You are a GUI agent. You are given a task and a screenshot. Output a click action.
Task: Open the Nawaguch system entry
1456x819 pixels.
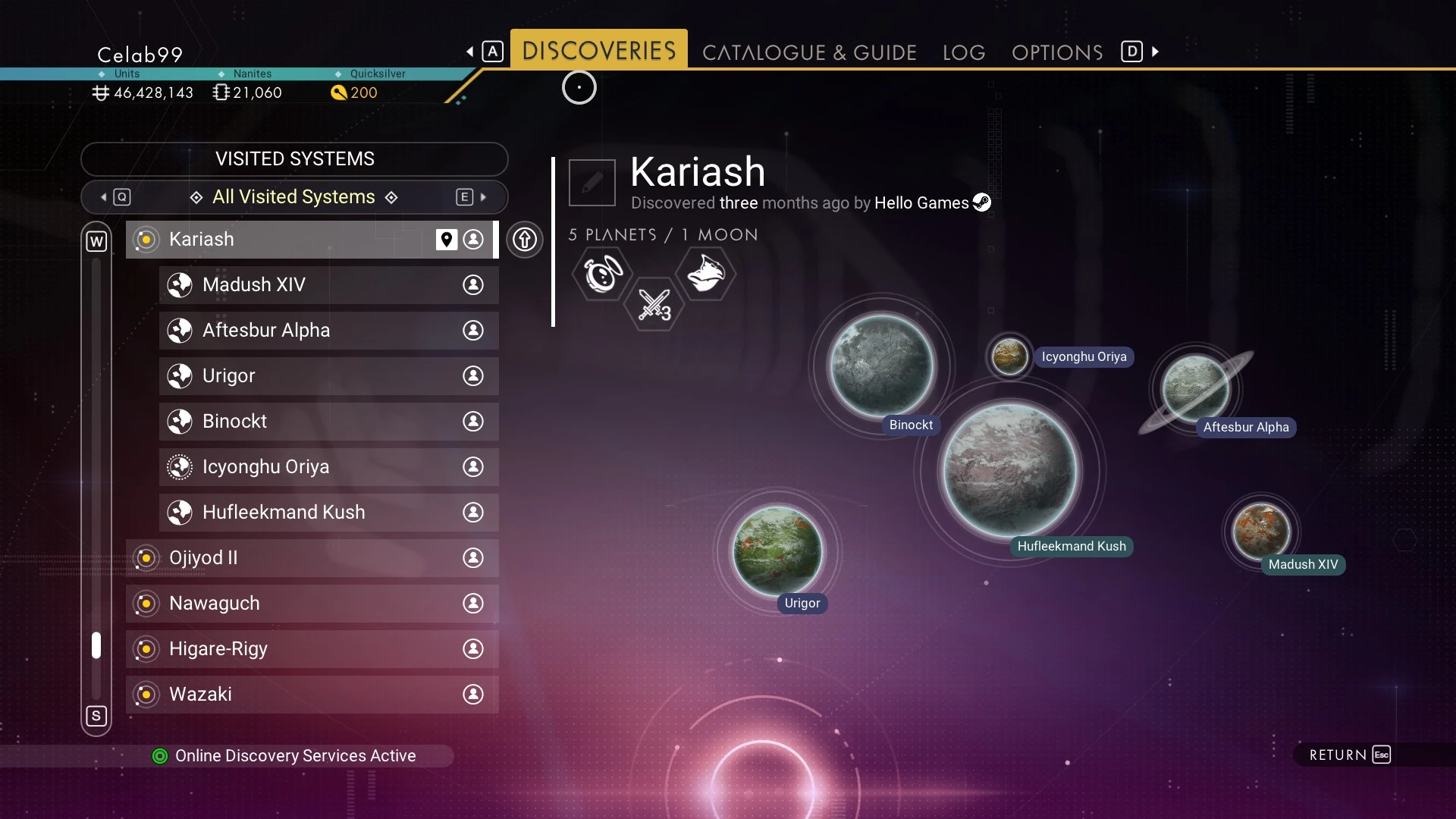point(303,604)
